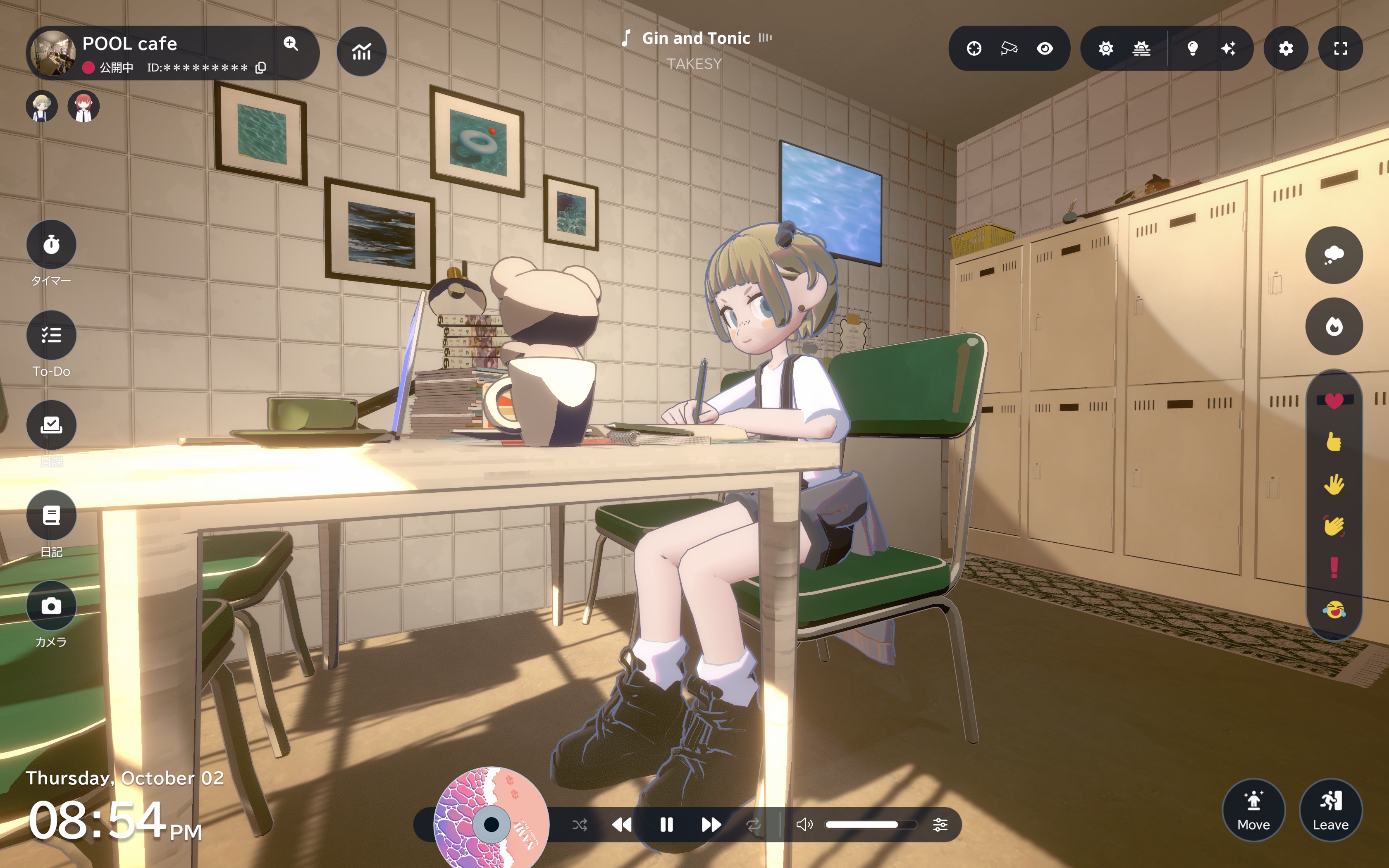Click the statistics chart button
The height and width of the screenshot is (868, 1389).
tap(362, 52)
